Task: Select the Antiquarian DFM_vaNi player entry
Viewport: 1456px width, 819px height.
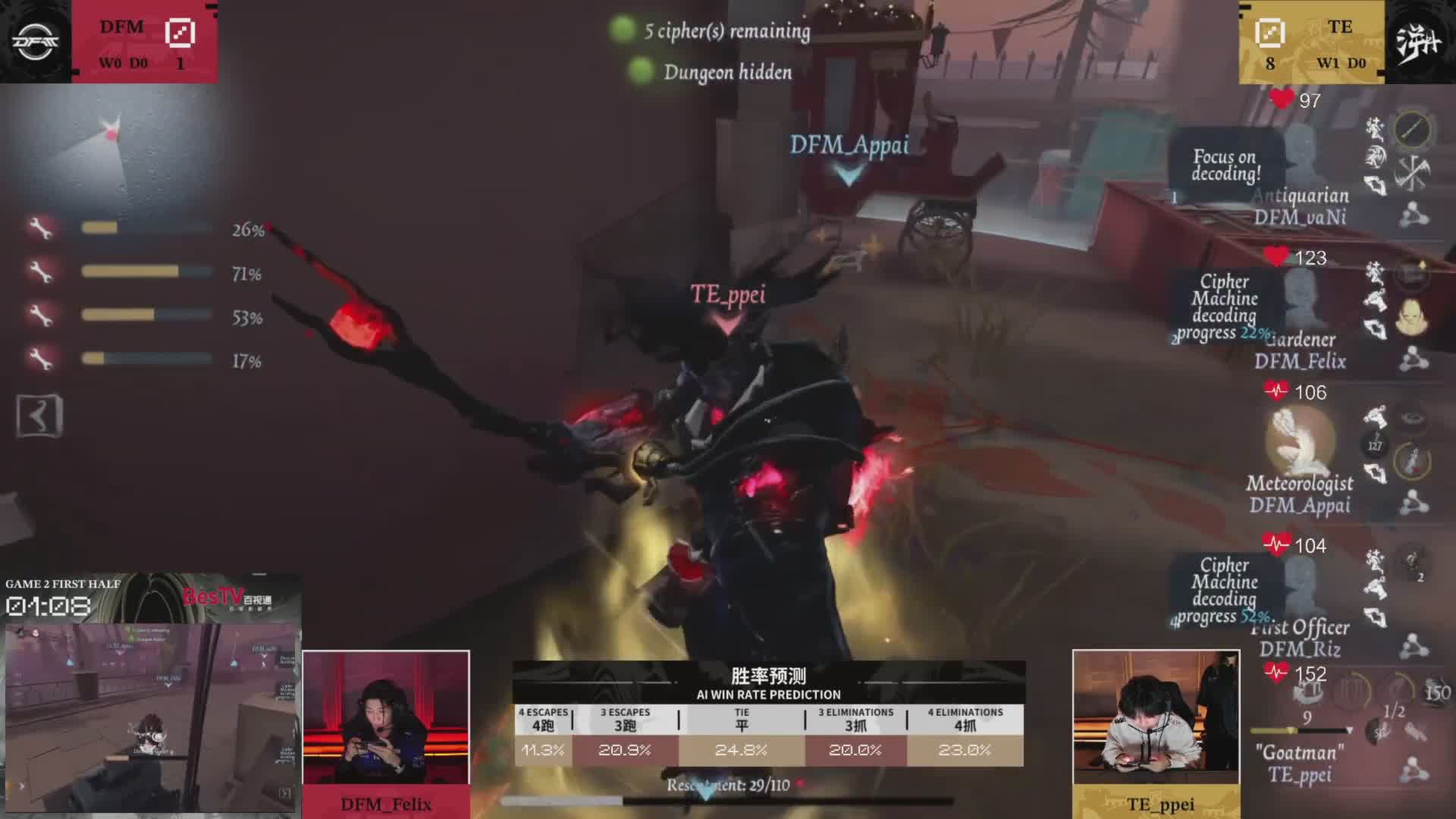Action: [x=1300, y=206]
